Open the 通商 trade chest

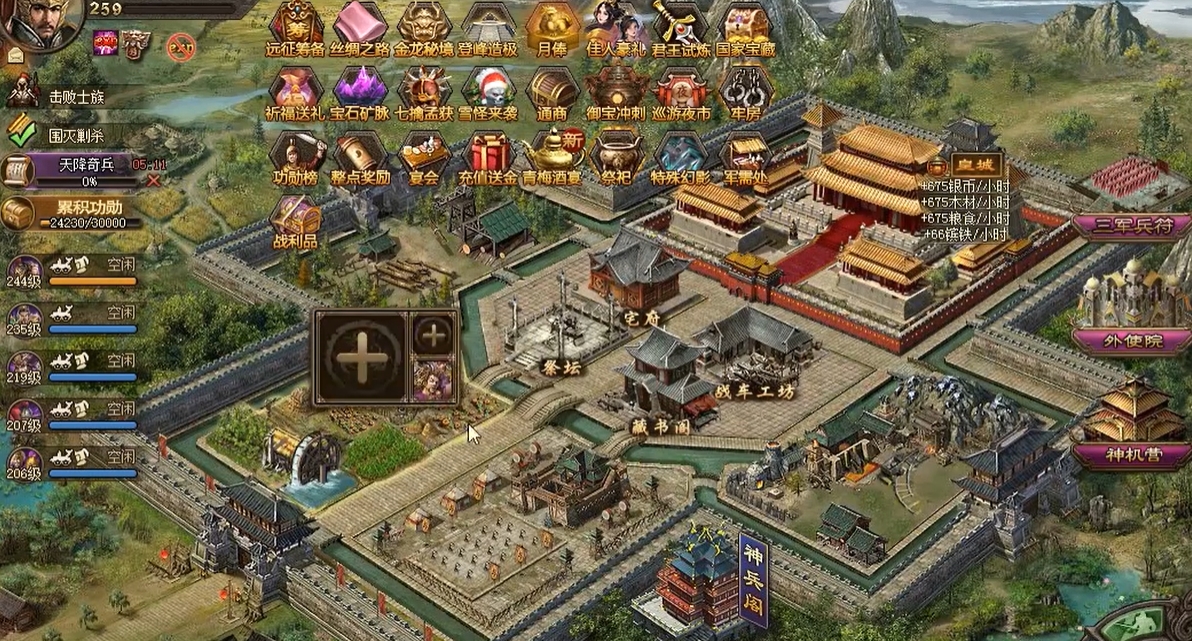[x=552, y=90]
